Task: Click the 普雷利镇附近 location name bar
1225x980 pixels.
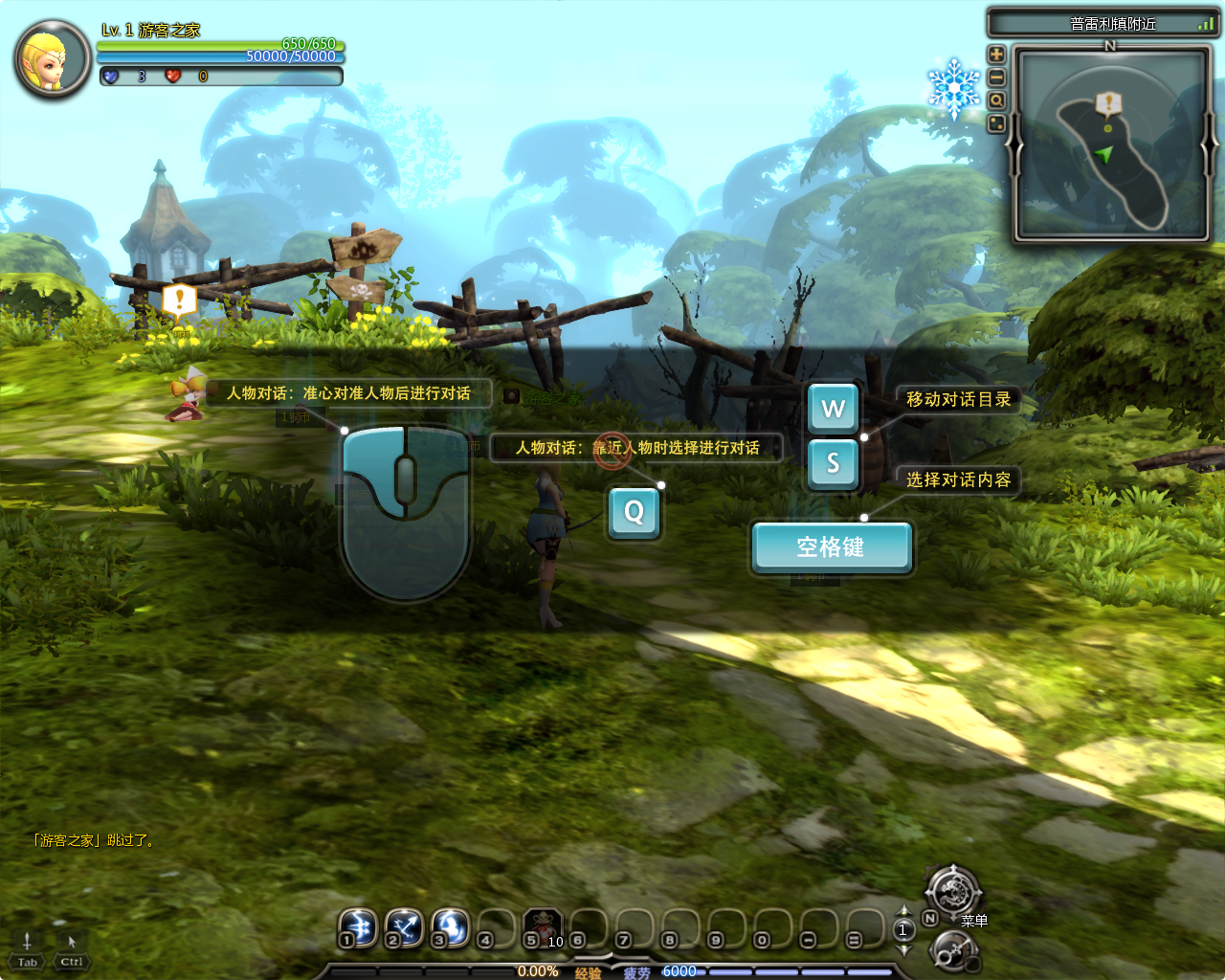Action: click(1102, 24)
